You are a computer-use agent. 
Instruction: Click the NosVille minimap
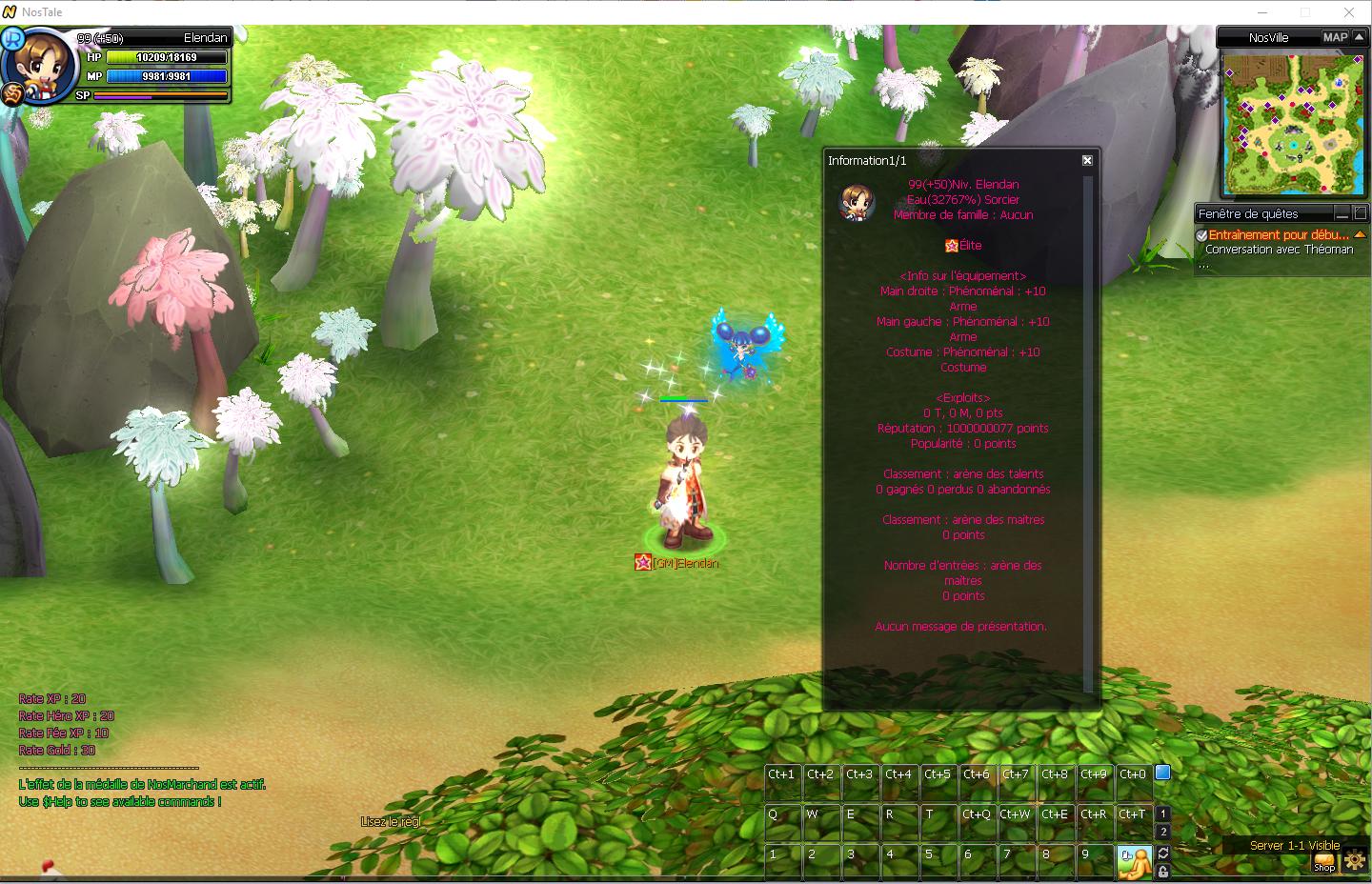[x=1293, y=125]
